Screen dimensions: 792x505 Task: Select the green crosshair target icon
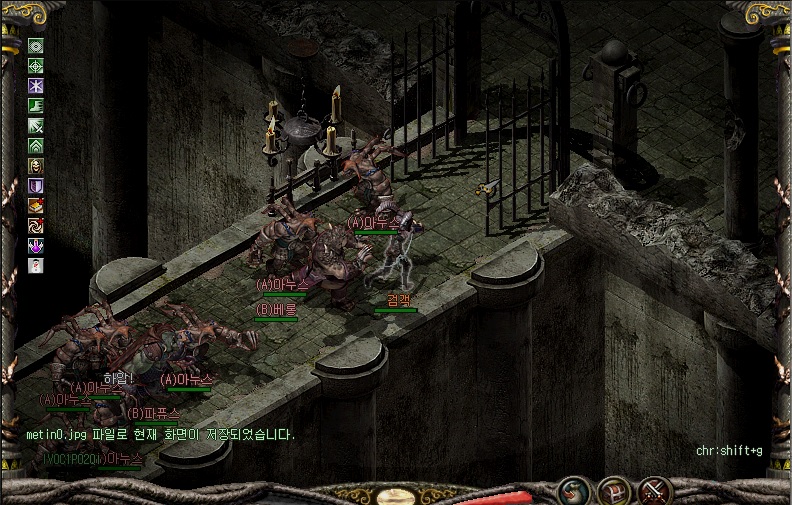(36, 66)
